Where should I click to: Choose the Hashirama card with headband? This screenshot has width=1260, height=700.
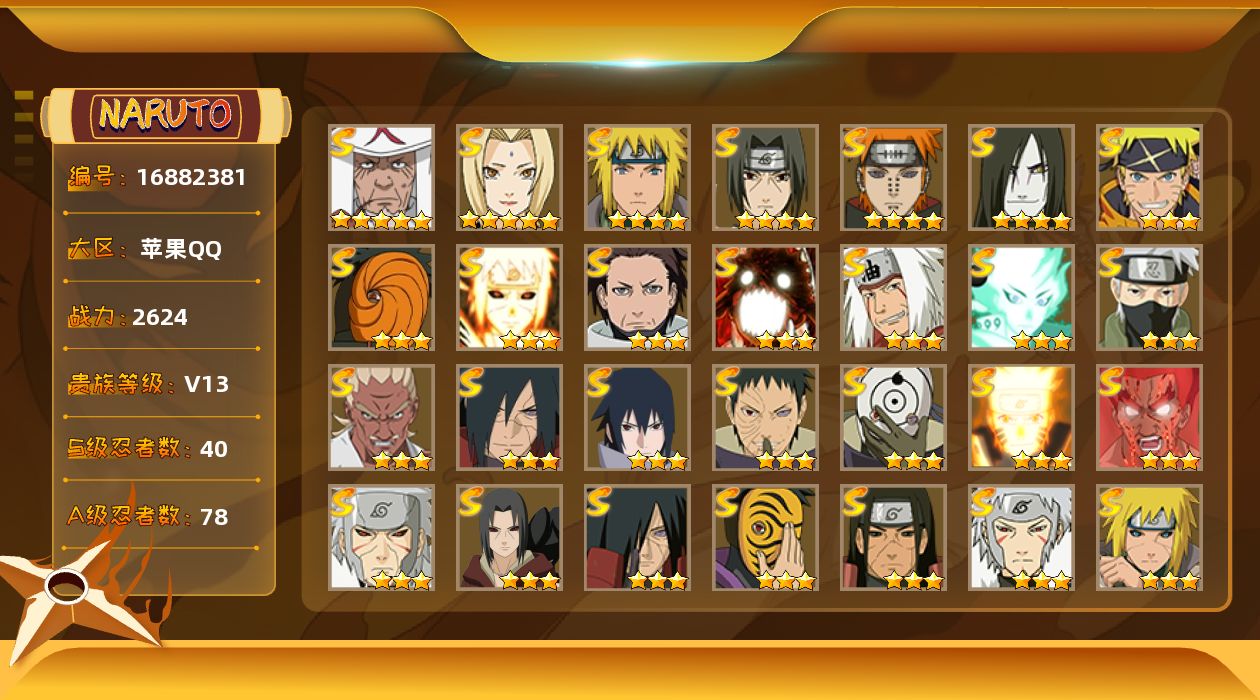(893, 538)
